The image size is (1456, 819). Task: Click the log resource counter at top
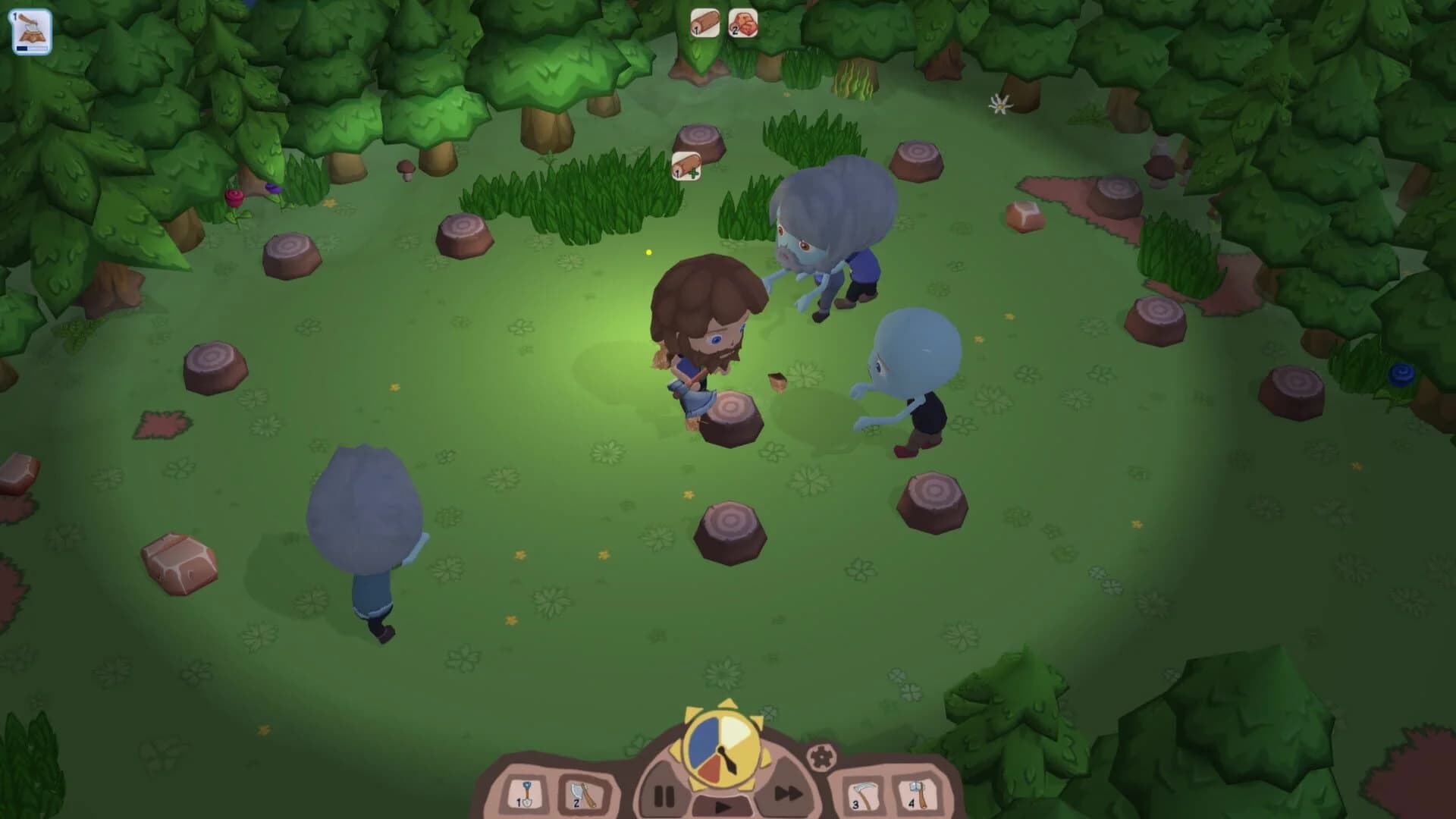(x=704, y=23)
